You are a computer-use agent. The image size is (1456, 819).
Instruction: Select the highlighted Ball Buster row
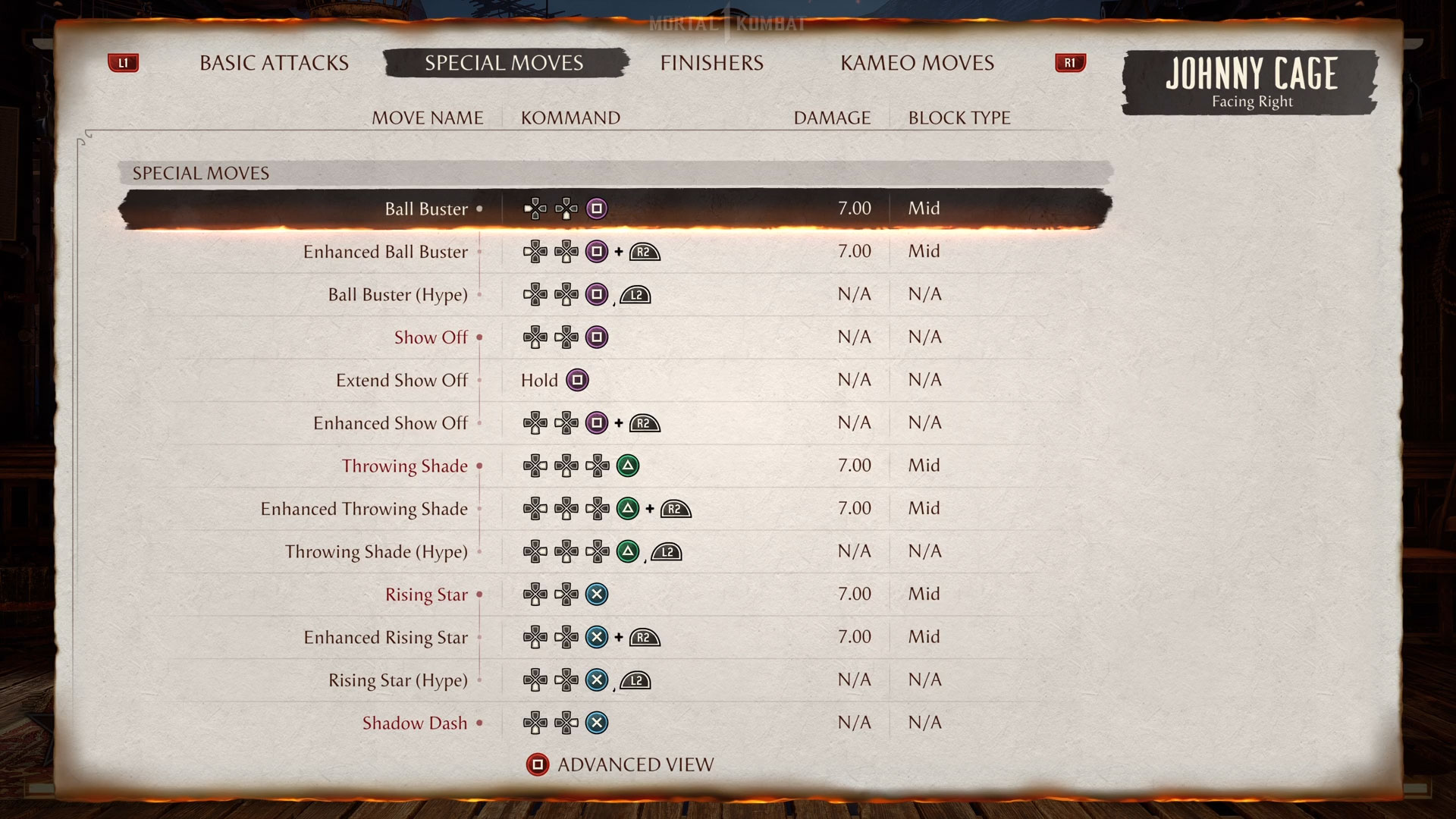click(x=614, y=209)
